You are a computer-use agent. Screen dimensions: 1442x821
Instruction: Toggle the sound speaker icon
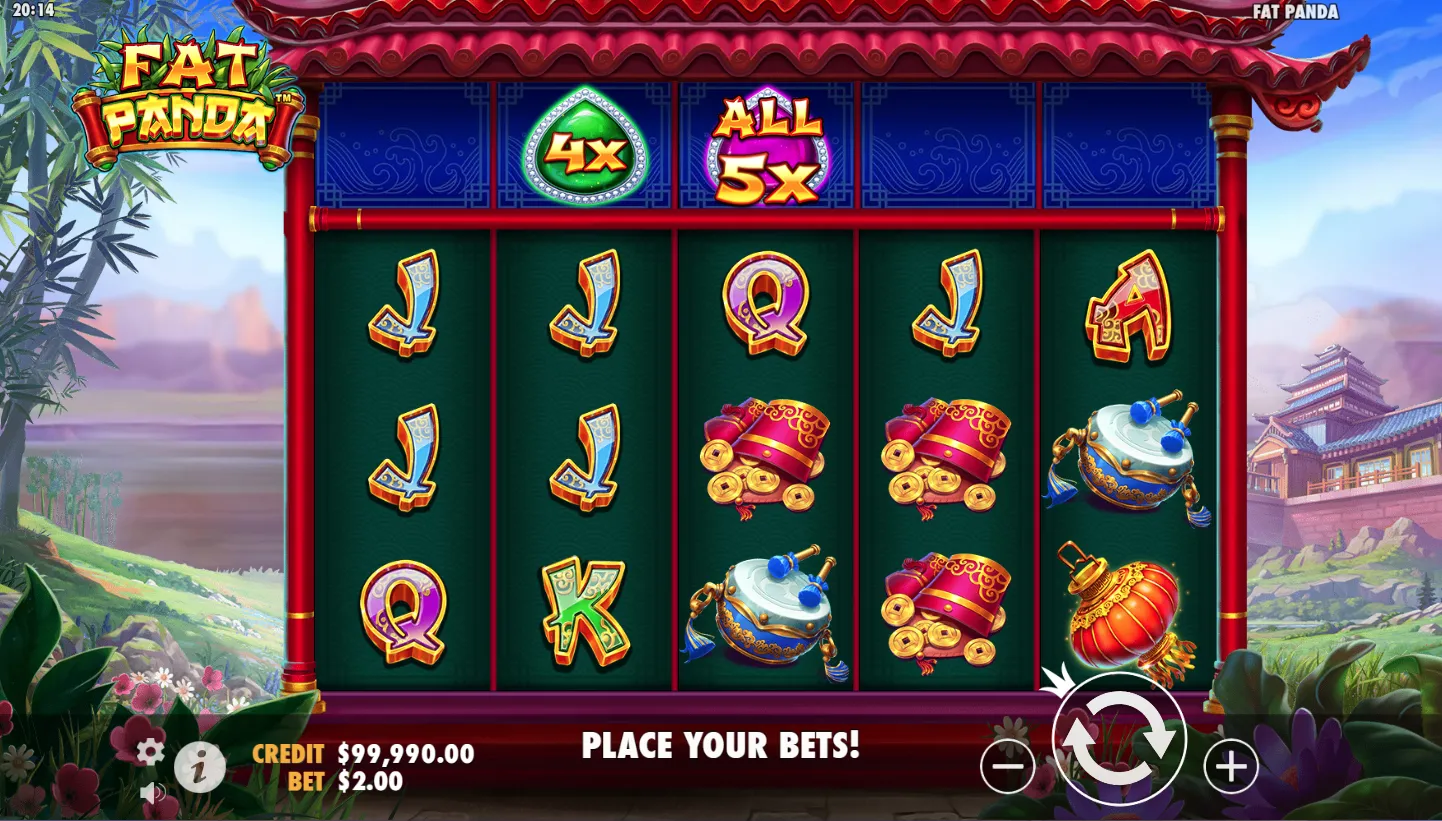[152, 794]
